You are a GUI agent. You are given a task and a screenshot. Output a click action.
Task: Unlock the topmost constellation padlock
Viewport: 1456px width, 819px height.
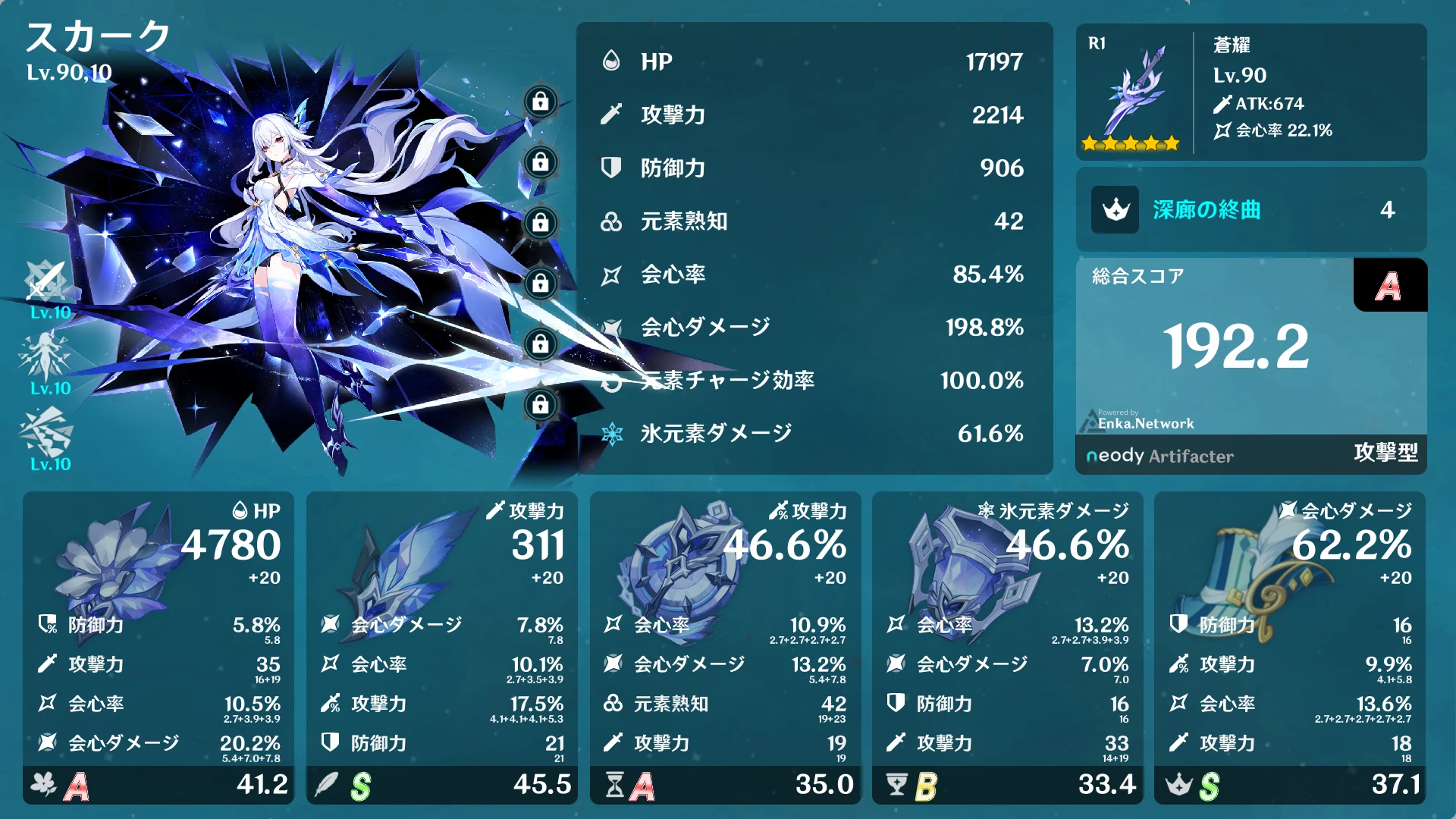[539, 101]
